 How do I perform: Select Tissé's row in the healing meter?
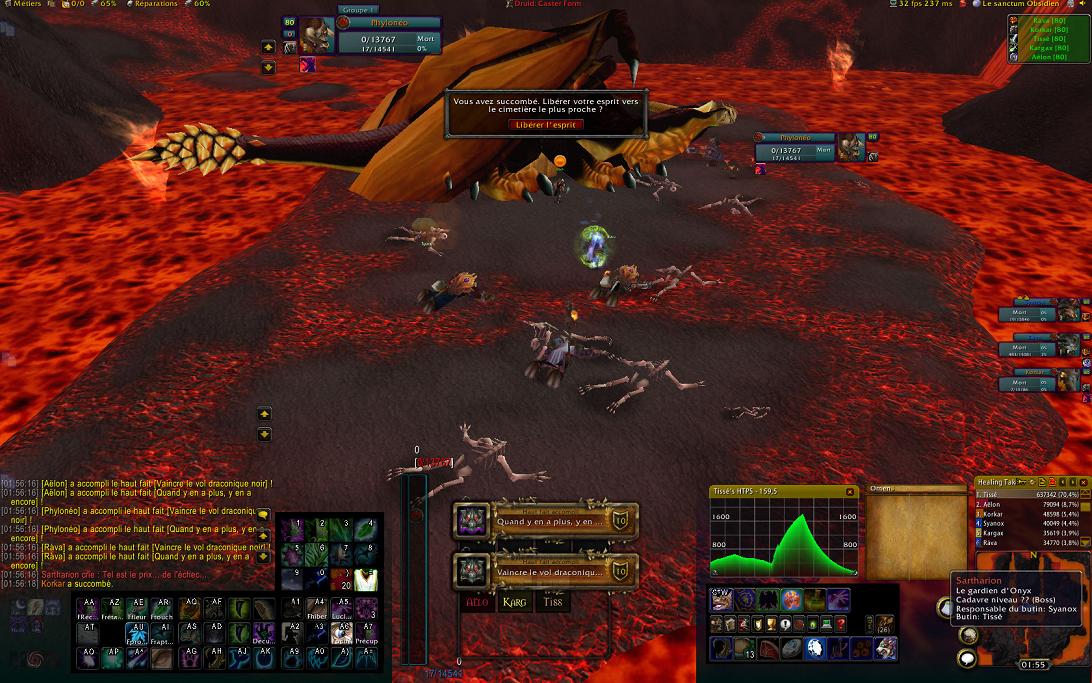coord(1030,494)
